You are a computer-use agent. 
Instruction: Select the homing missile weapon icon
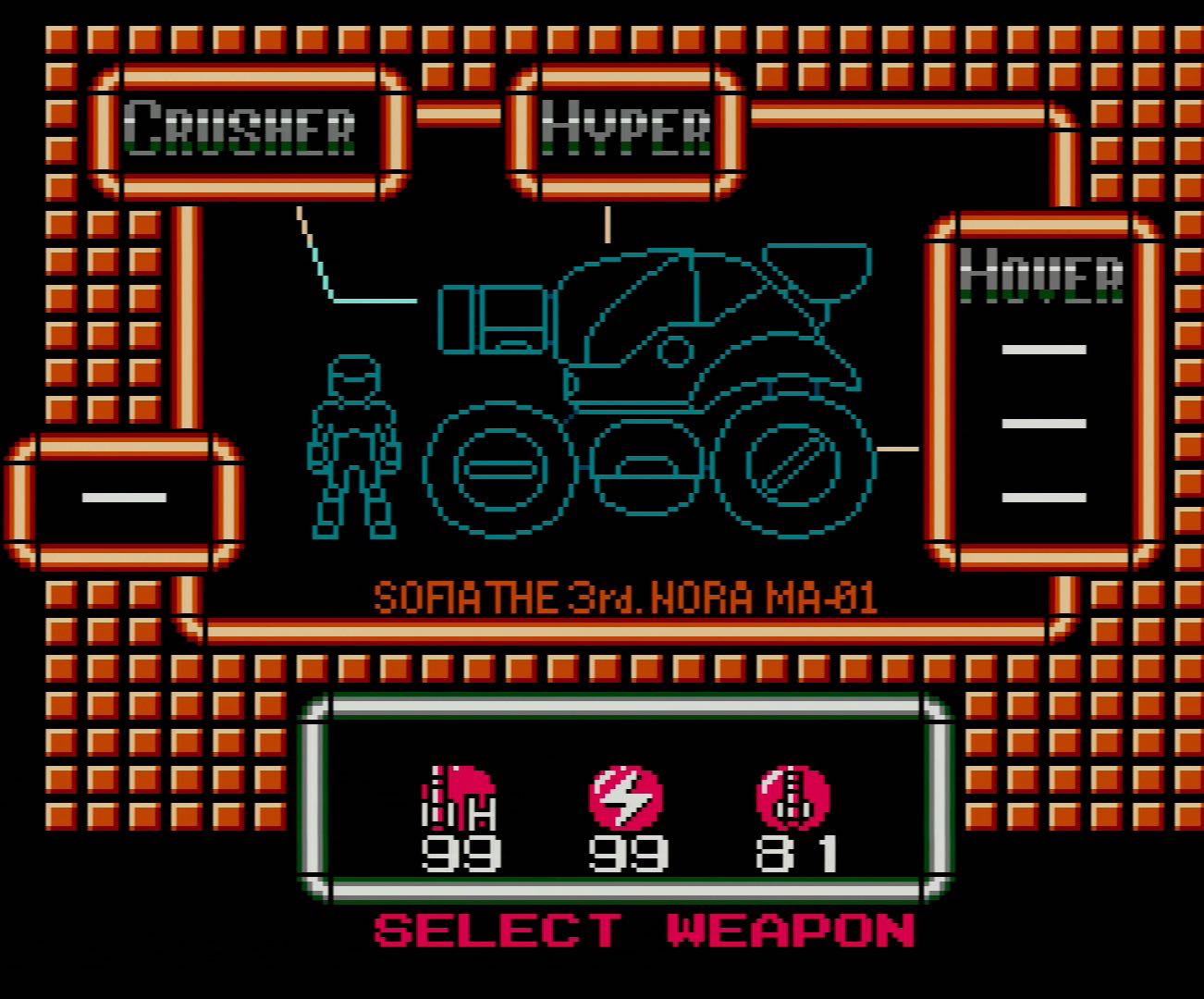pyautogui.click(x=460, y=797)
